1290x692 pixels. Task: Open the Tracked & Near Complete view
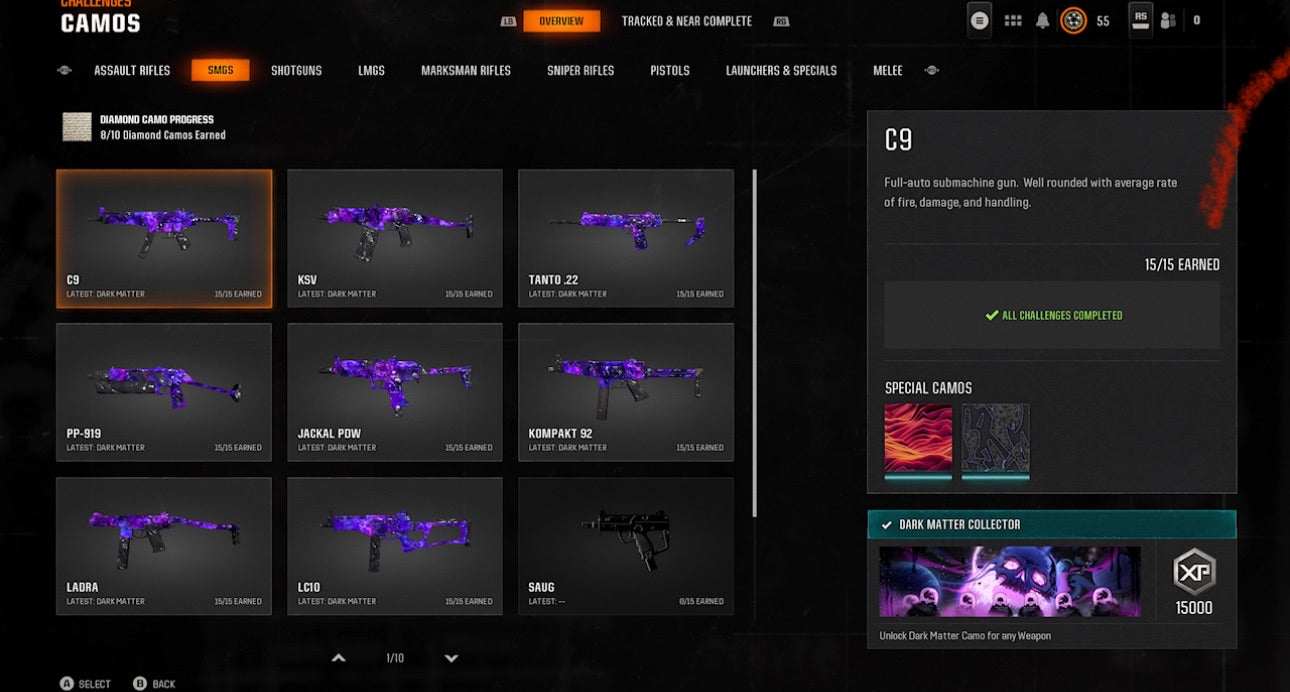pyautogui.click(x=686, y=21)
